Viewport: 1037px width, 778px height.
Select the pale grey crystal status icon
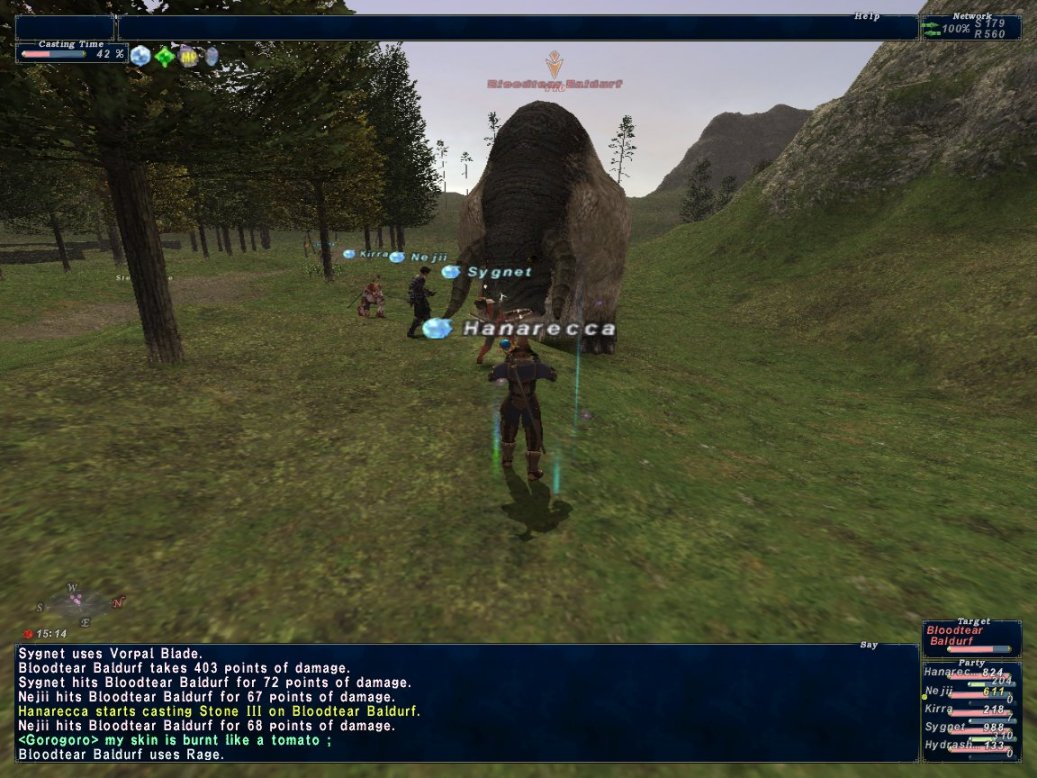[211, 56]
